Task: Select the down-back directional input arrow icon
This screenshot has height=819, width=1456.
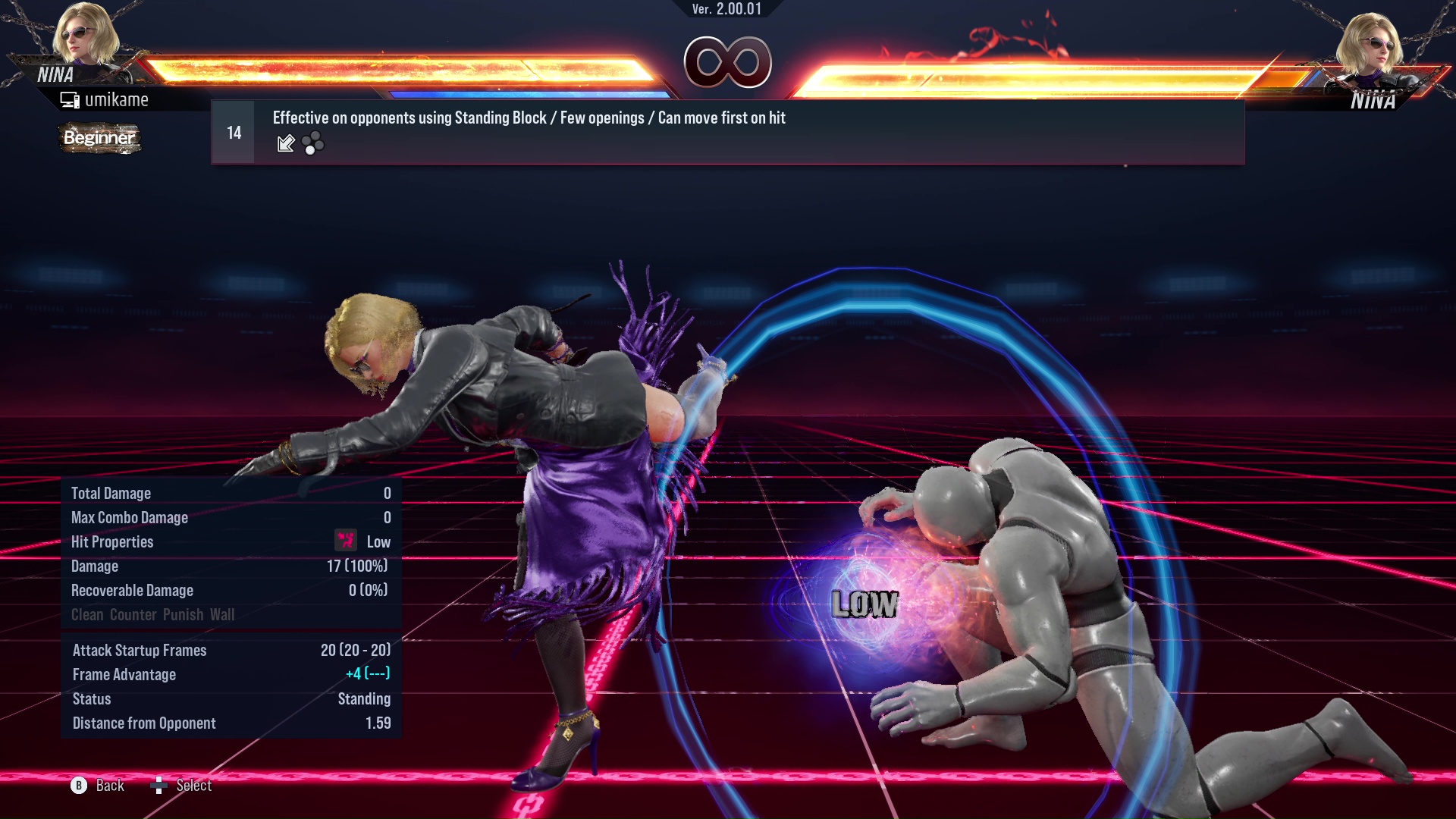Action: [x=286, y=143]
